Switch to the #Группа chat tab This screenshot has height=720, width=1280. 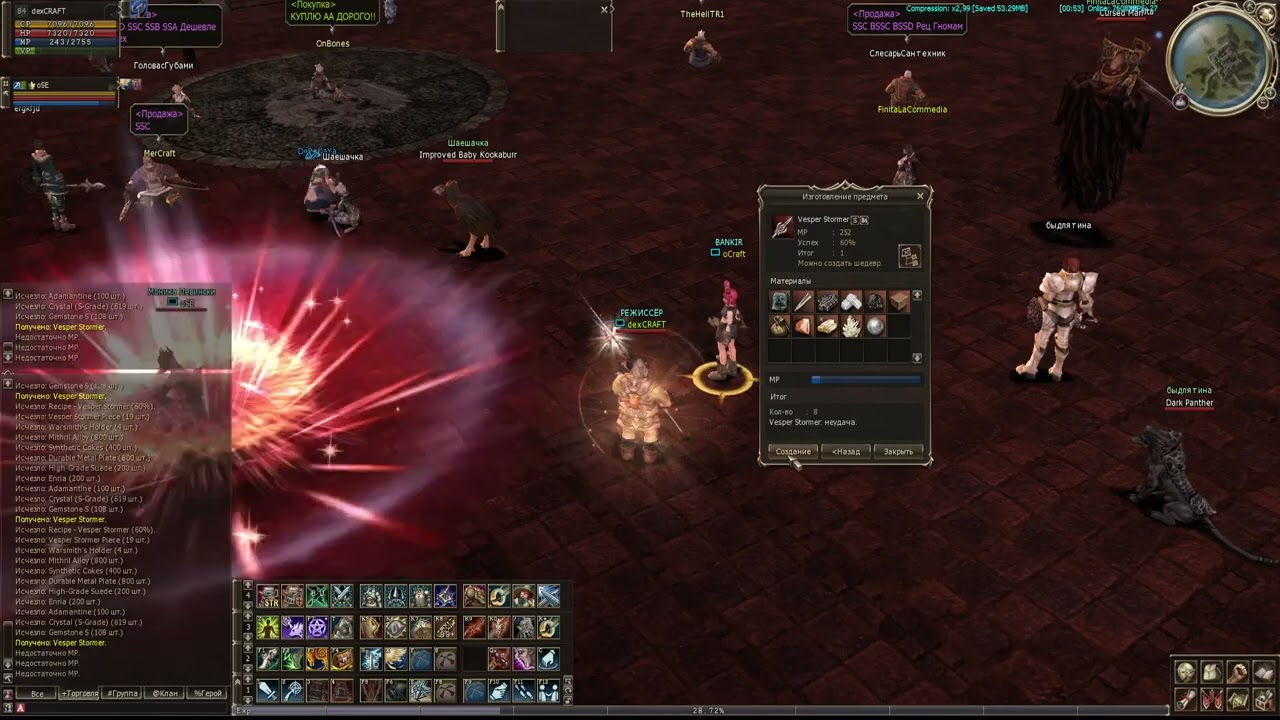click(x=122, y=693)
